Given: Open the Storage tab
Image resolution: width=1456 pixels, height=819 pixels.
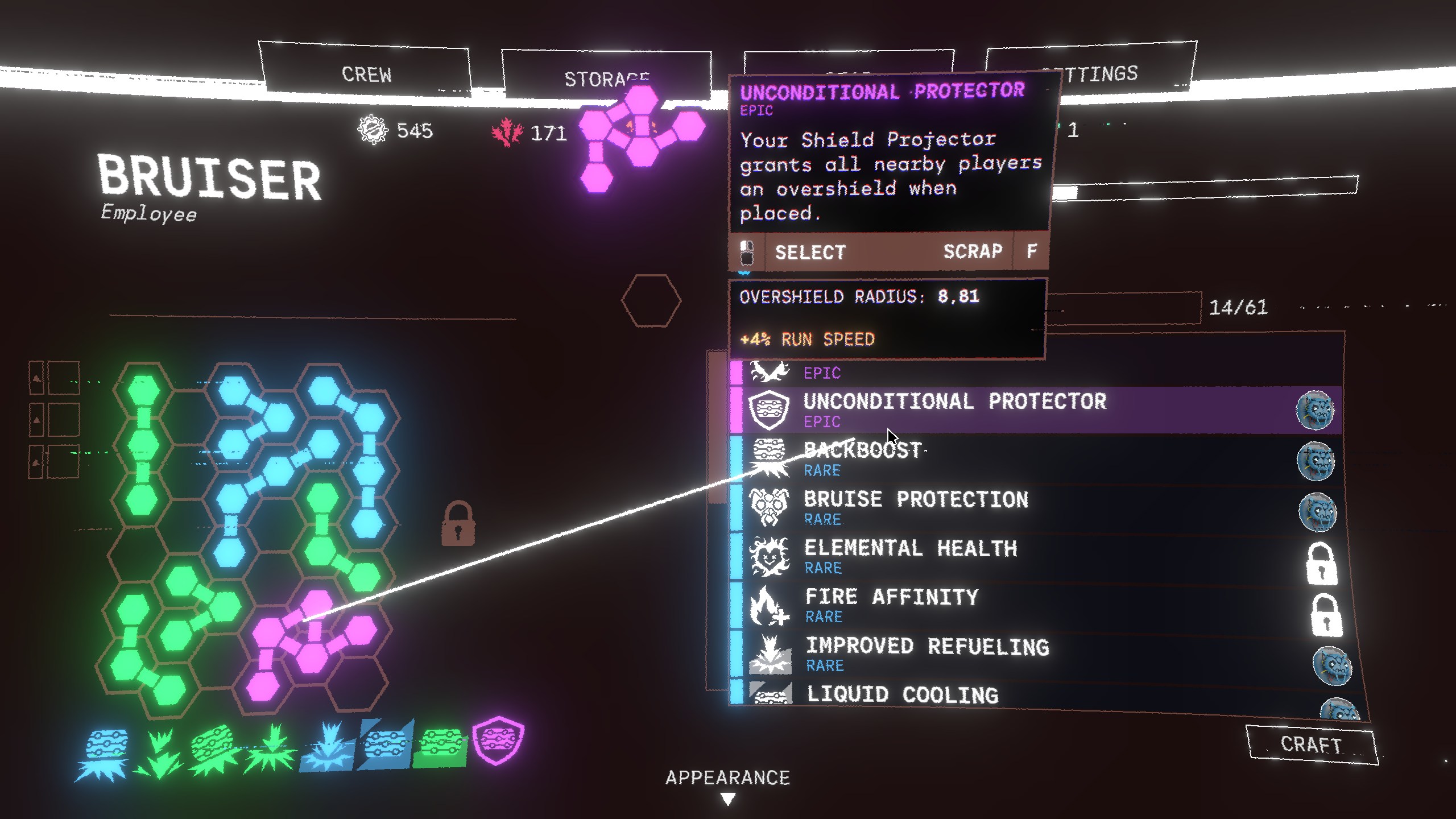Looking at the screenshot, I should click(605, 78).
